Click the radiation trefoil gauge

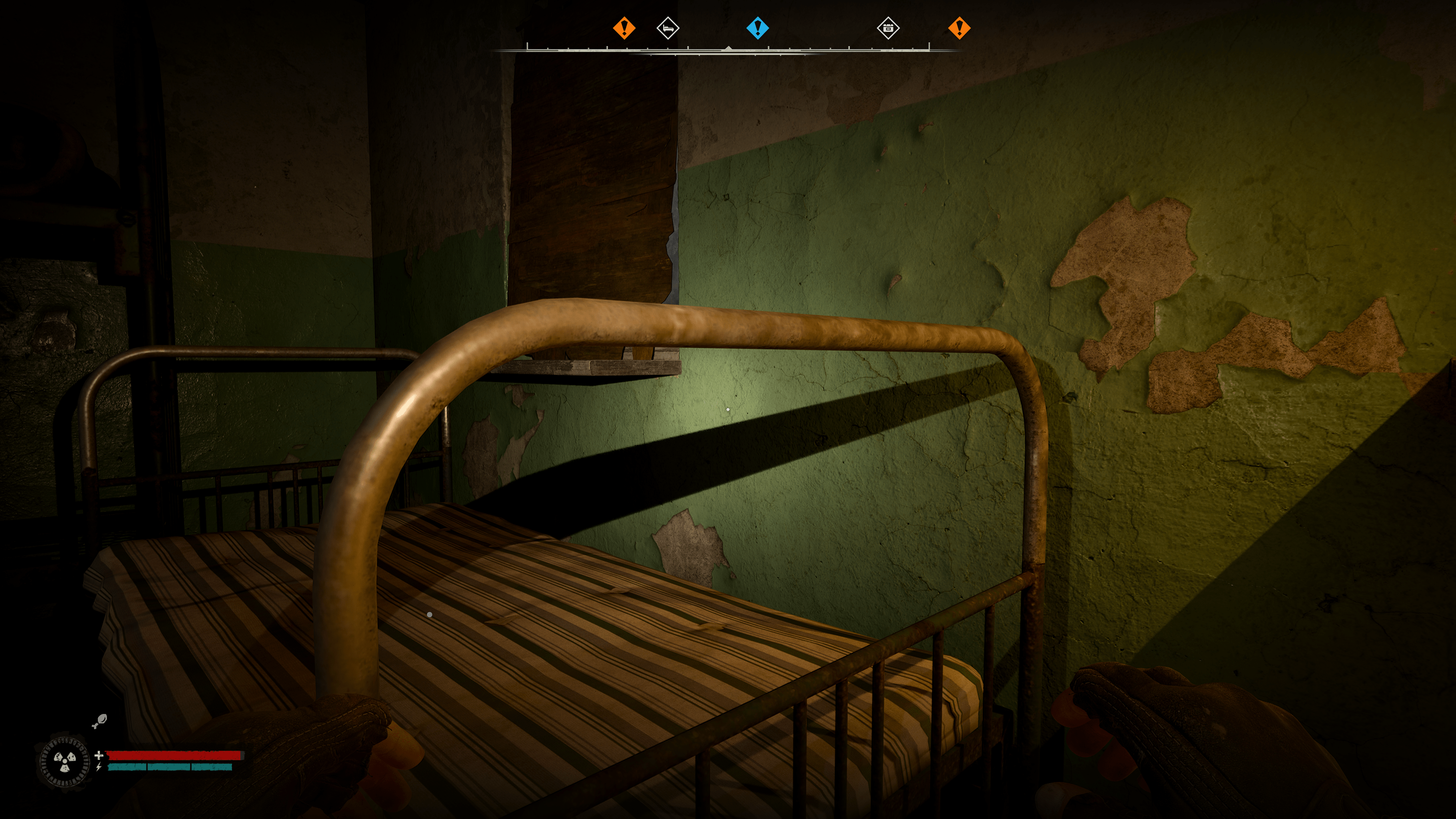click(x=64, y=762)
